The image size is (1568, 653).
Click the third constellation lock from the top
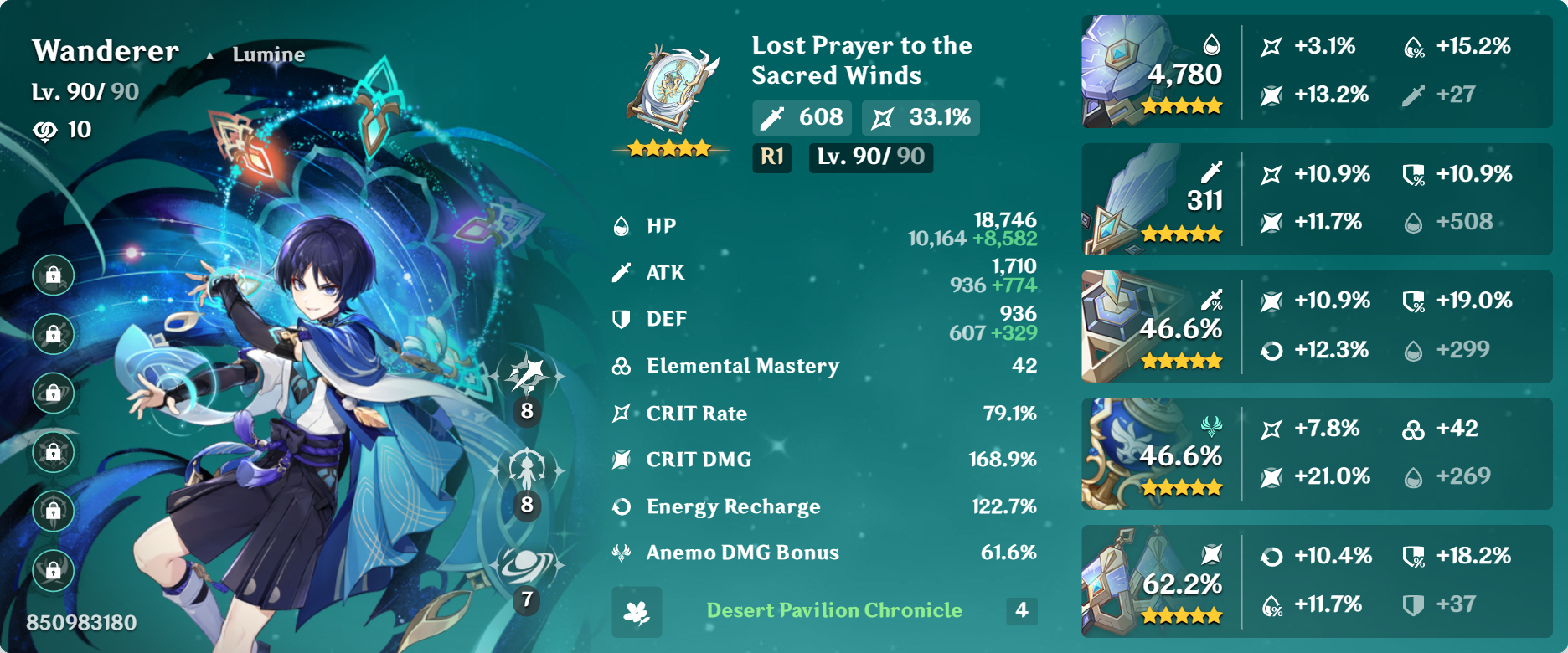click(52, 393)
